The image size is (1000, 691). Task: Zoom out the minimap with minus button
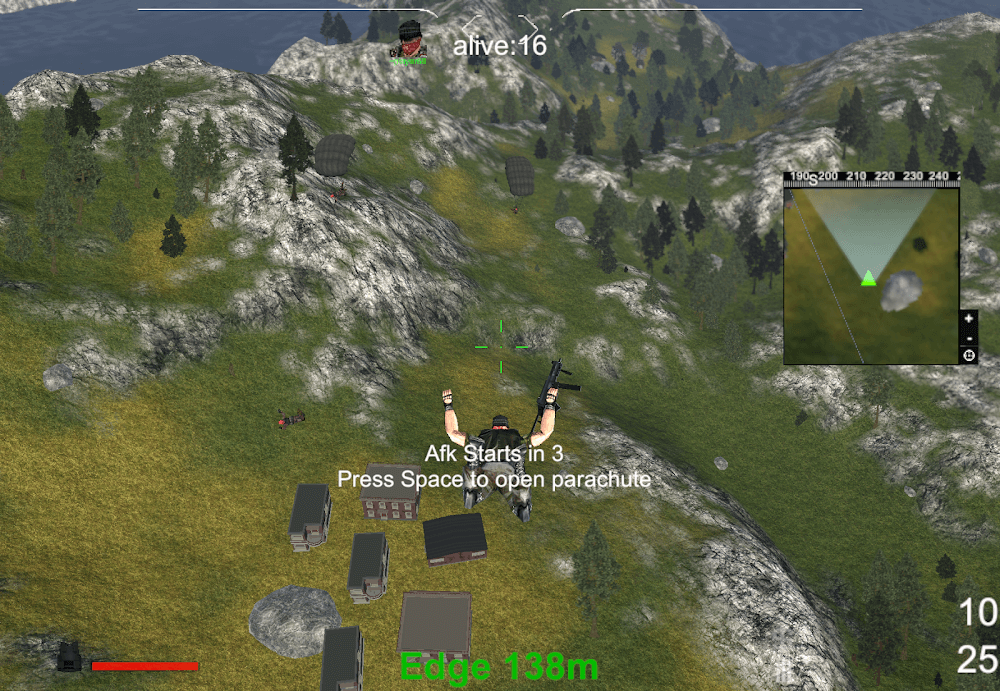(x=968, y=337)
